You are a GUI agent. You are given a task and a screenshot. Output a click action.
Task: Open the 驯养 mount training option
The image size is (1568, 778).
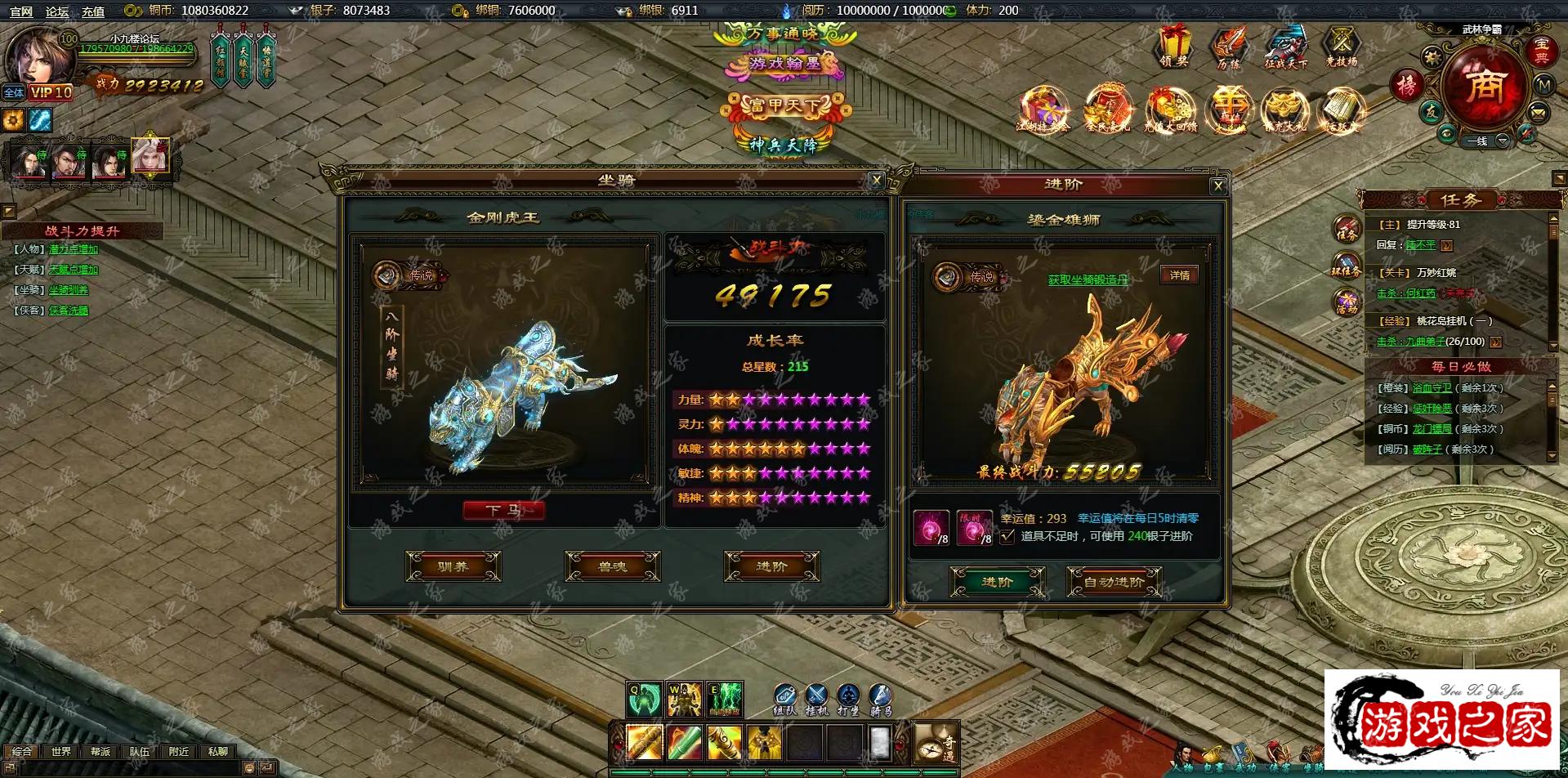click(453, 566)
